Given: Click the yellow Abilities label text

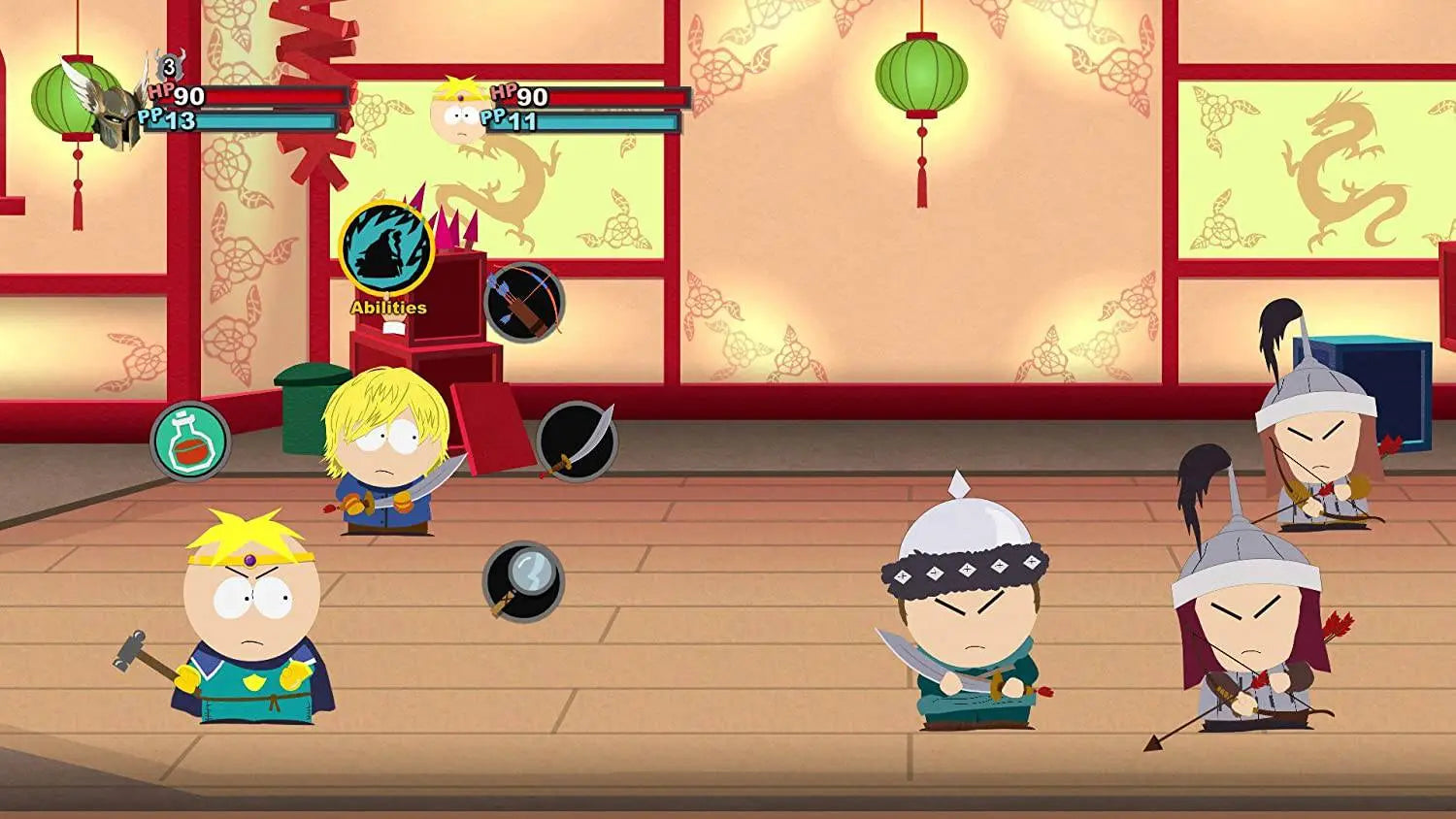Looking at the screenshot, I should [386, 309].
